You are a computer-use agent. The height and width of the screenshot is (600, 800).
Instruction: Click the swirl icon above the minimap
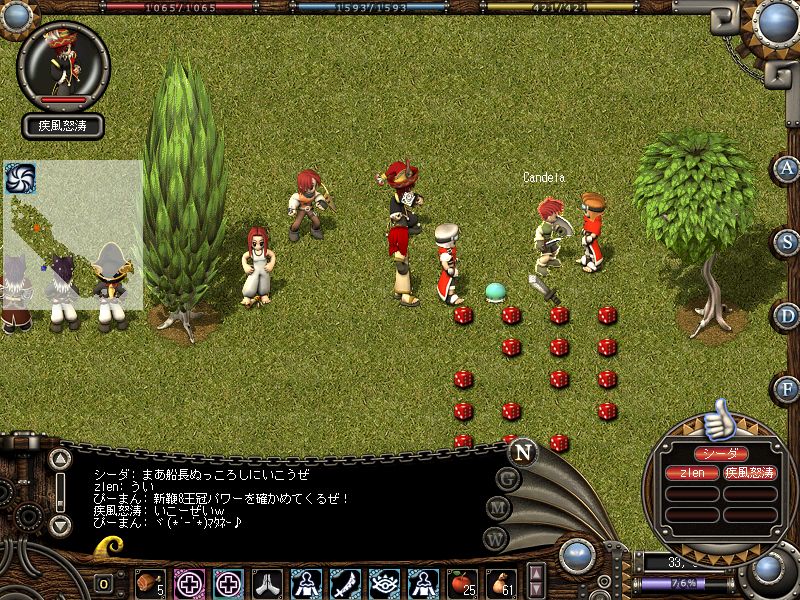coord(20,178)
